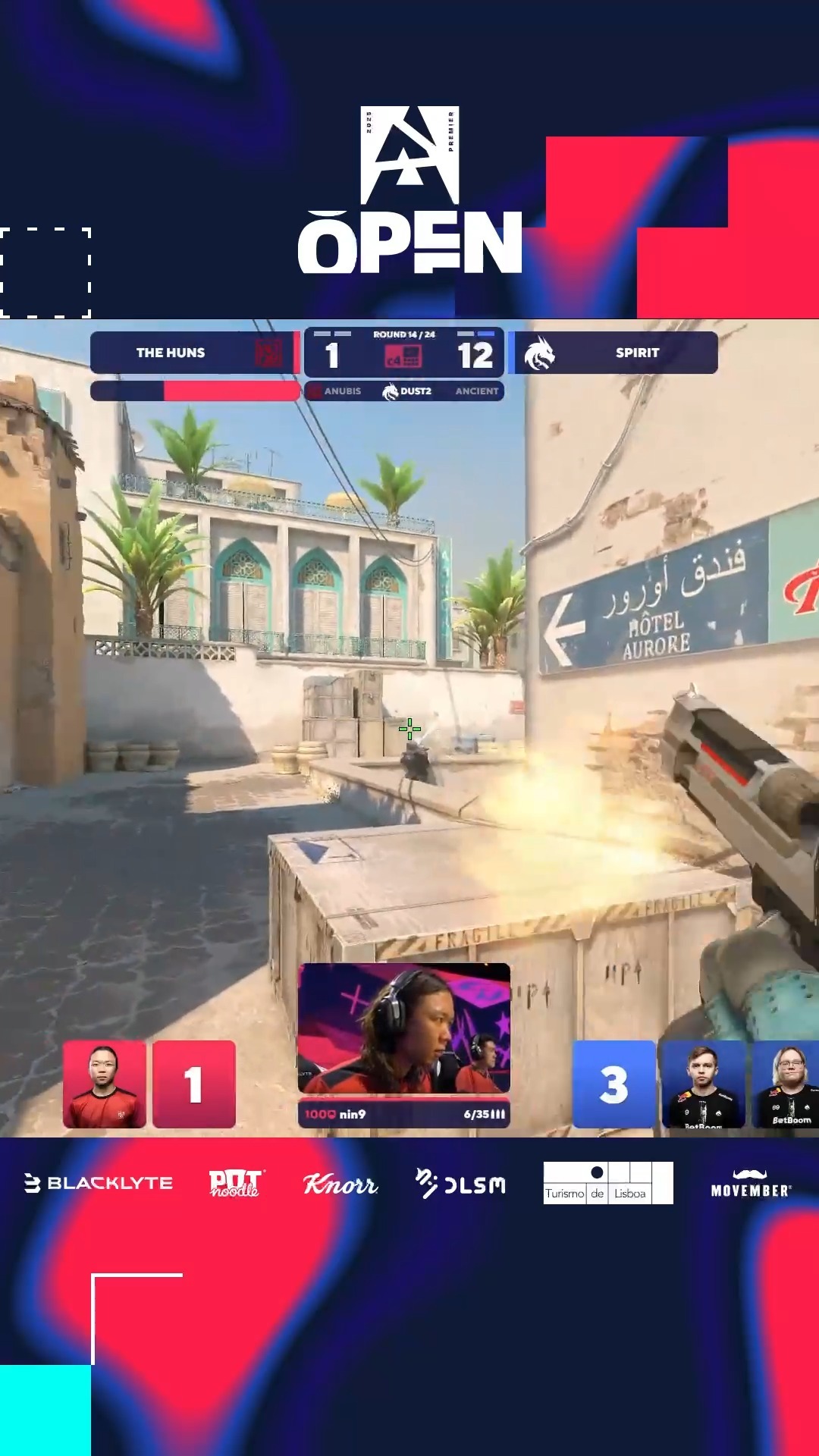Choose the ANUBIS map label

pos(342,391)
